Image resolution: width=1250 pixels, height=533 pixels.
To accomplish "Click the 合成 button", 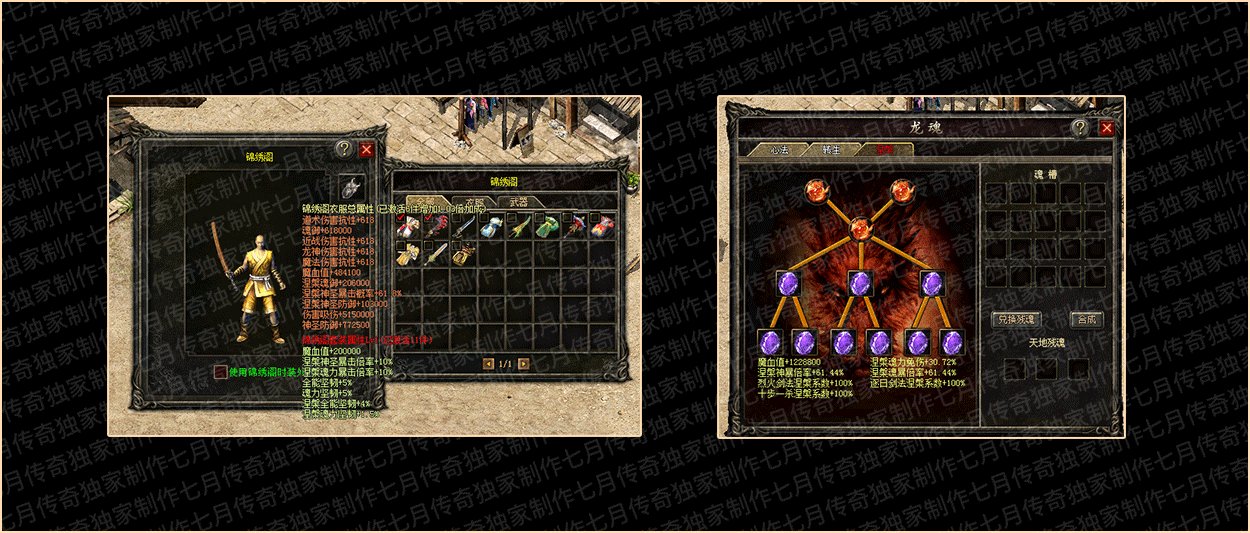I will [x=1086, y=320].
